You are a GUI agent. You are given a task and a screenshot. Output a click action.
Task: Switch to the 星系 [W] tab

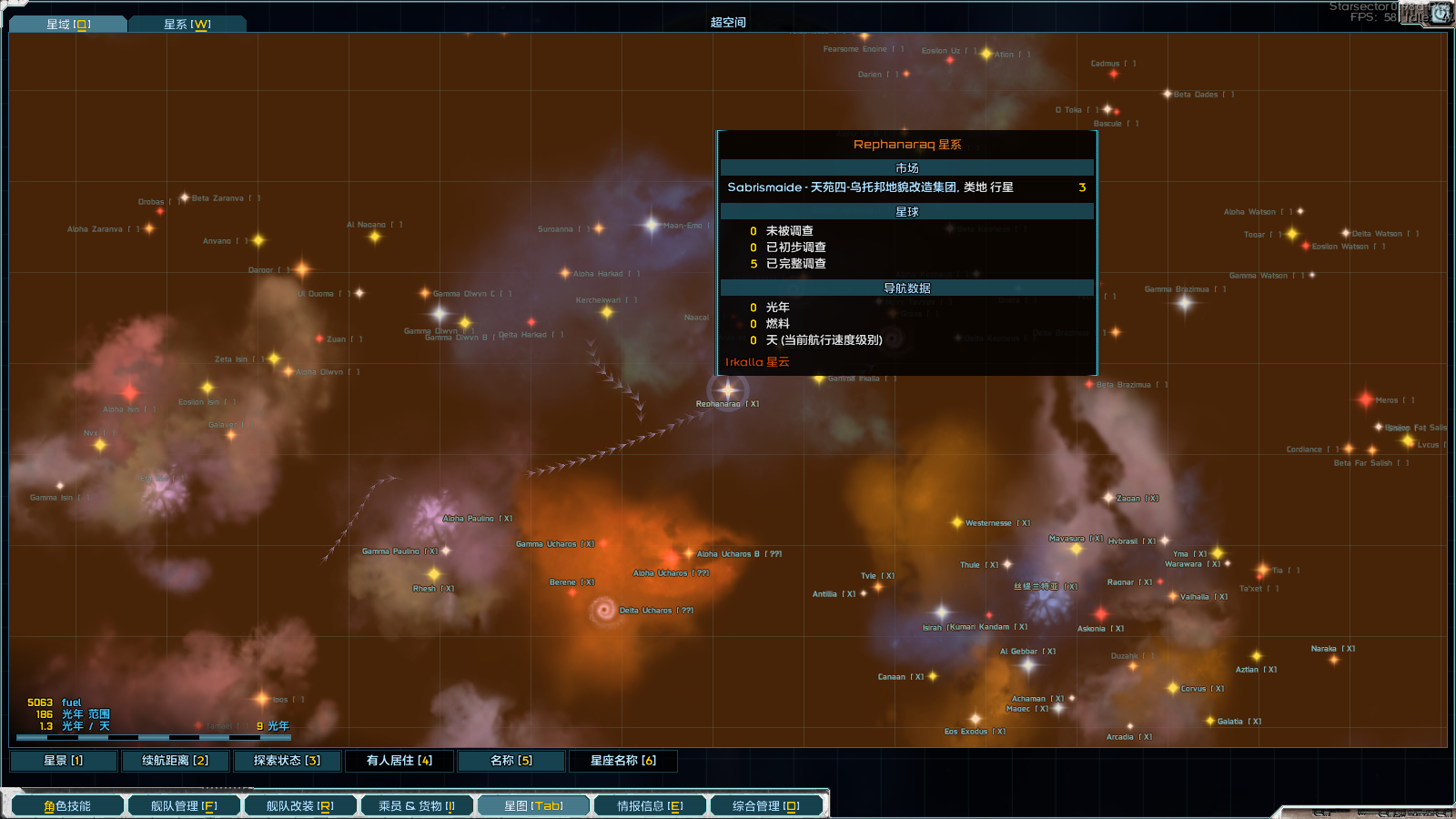188,25
